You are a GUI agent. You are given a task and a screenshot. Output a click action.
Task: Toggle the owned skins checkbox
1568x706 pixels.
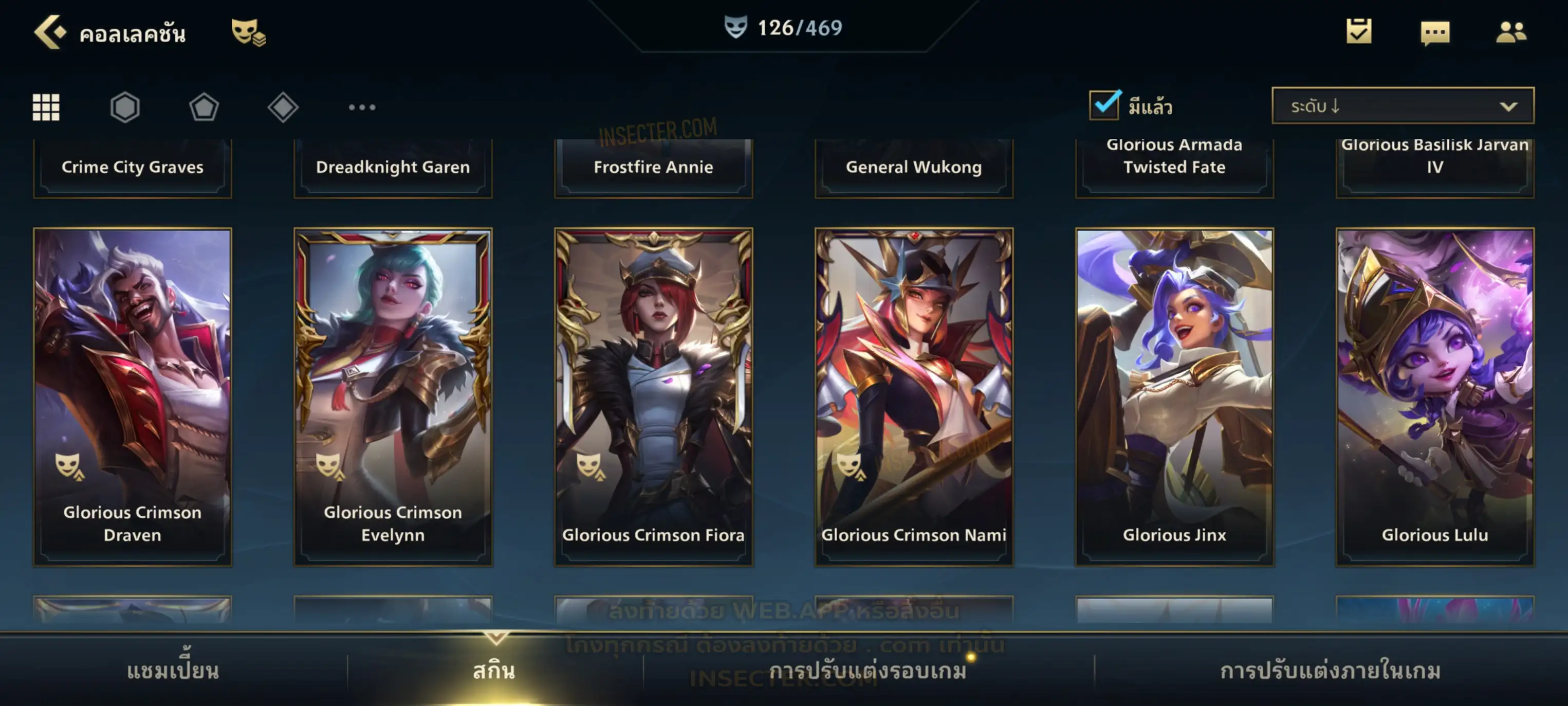1104,105
